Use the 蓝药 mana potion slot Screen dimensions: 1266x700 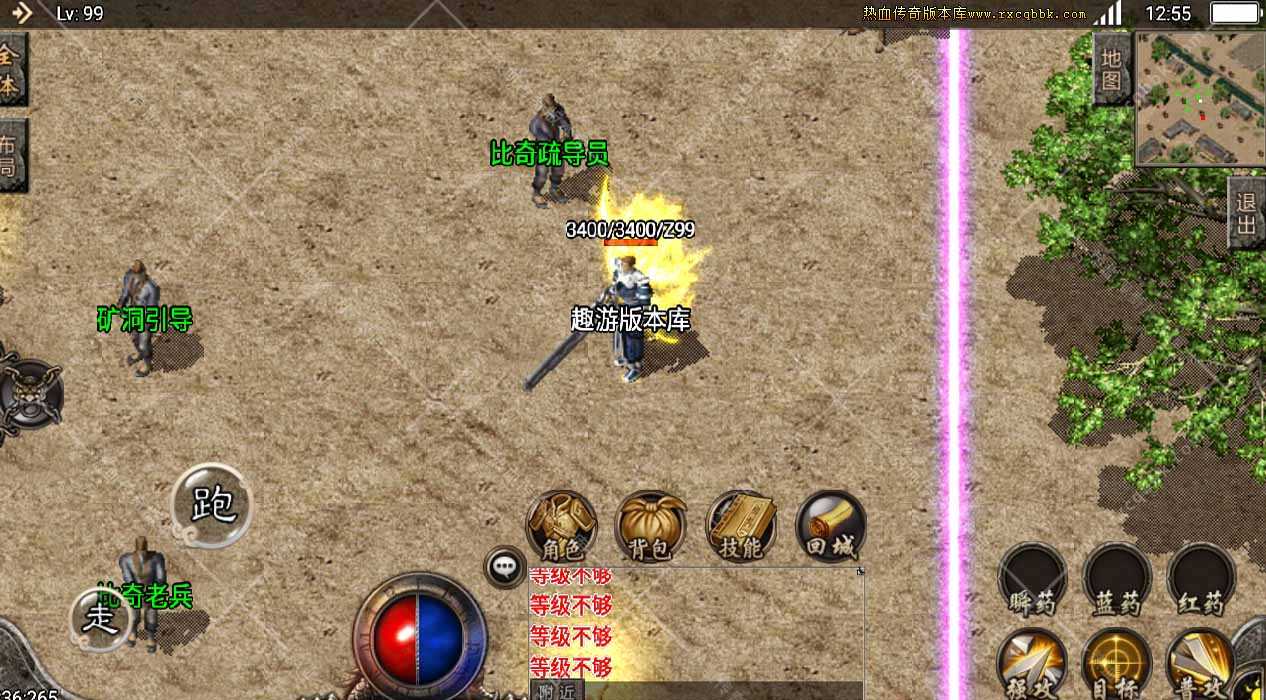click(x=1116, y=579)
